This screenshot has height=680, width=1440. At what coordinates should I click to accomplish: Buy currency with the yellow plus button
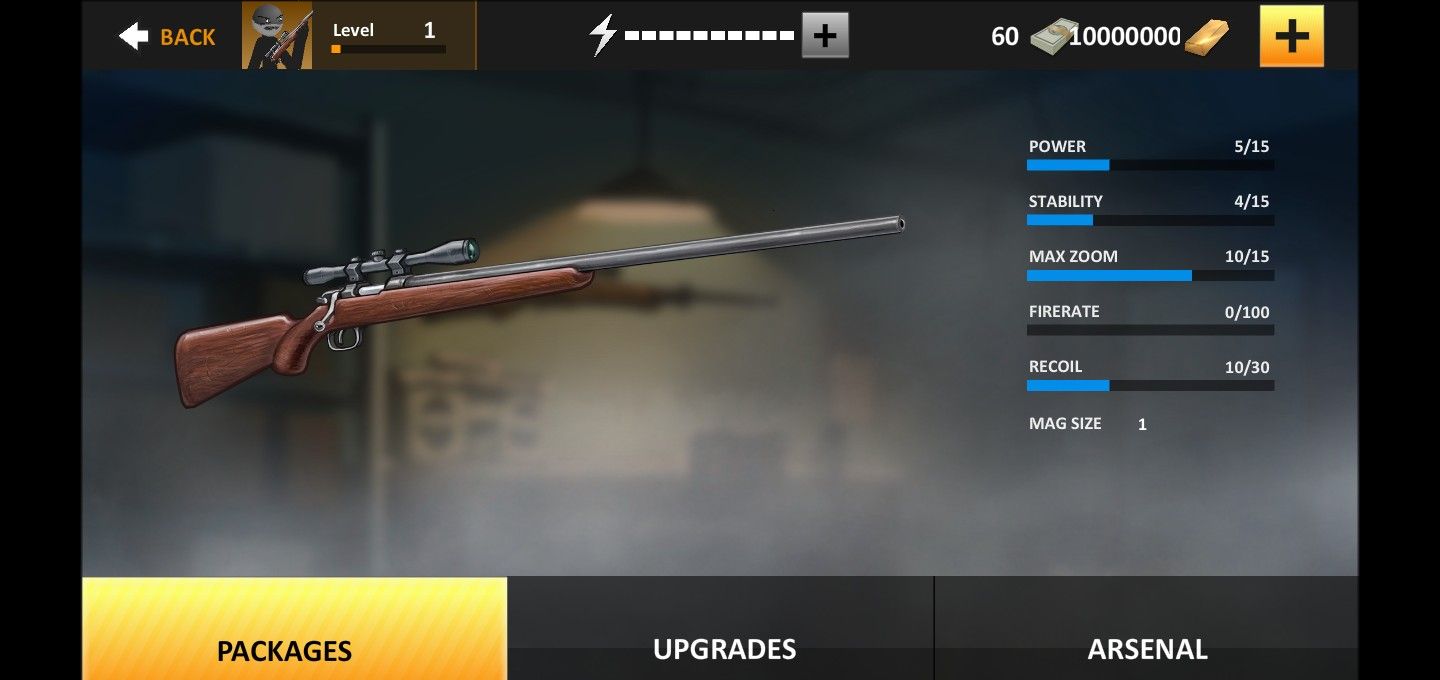tap(1291, 36)
